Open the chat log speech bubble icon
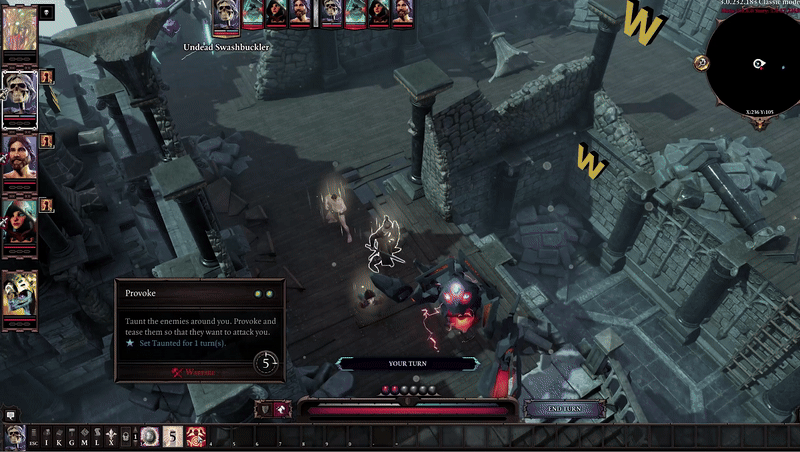 (x=11, y=414)
